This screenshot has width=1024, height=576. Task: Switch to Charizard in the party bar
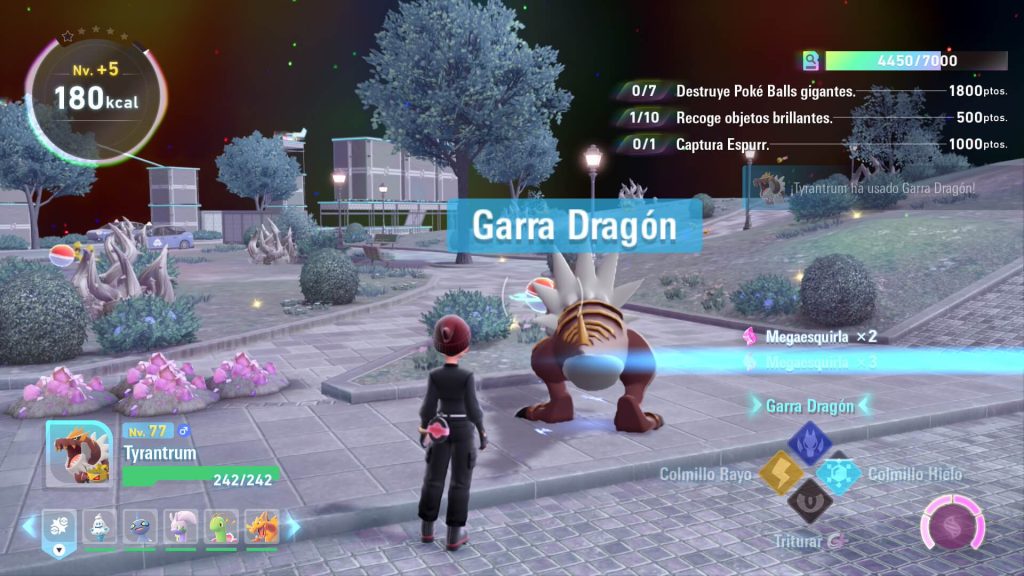(x=262, y=525)
